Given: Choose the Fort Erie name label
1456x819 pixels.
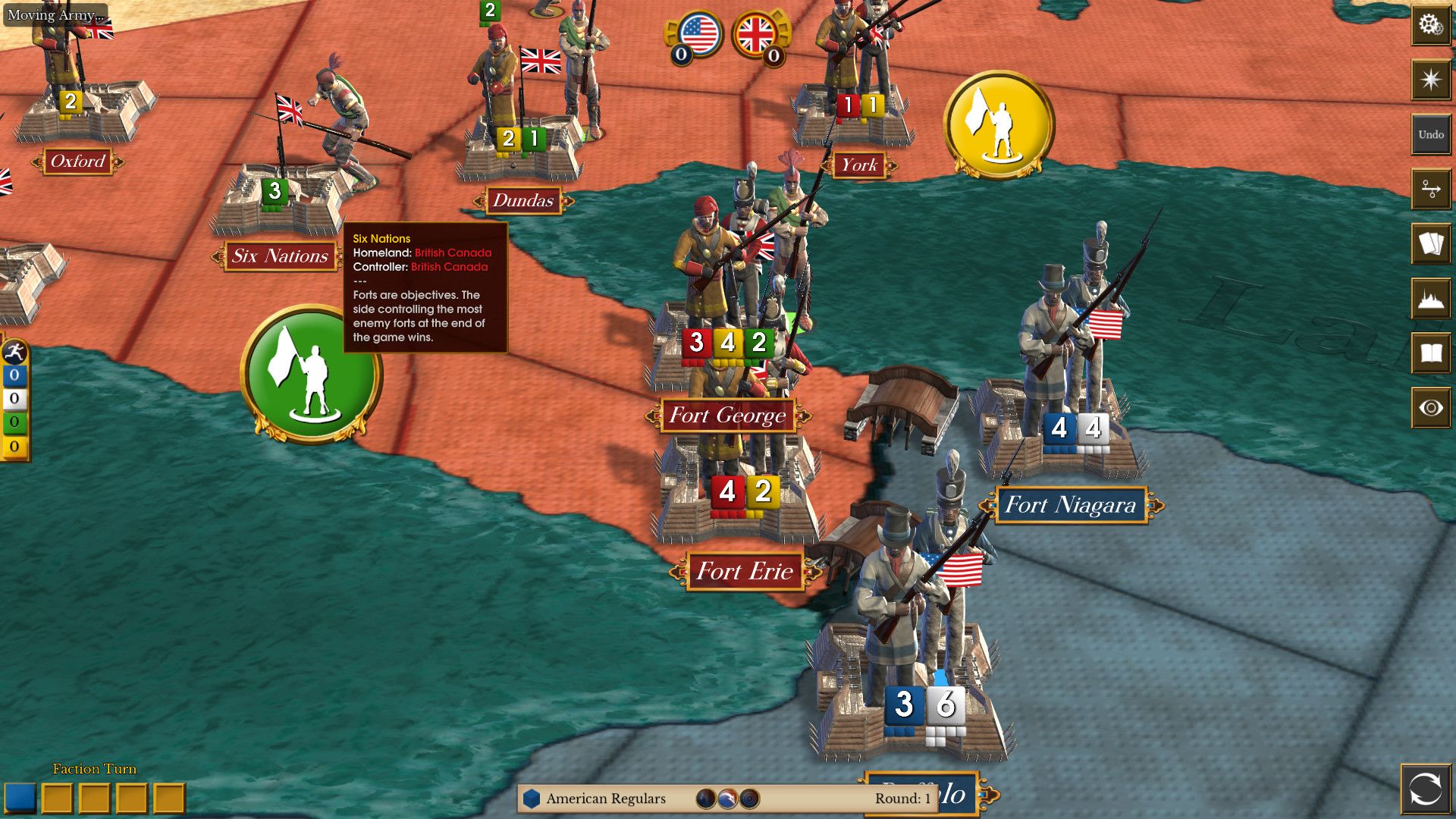Looking at the screenshot, I should (x=744, y=571).
